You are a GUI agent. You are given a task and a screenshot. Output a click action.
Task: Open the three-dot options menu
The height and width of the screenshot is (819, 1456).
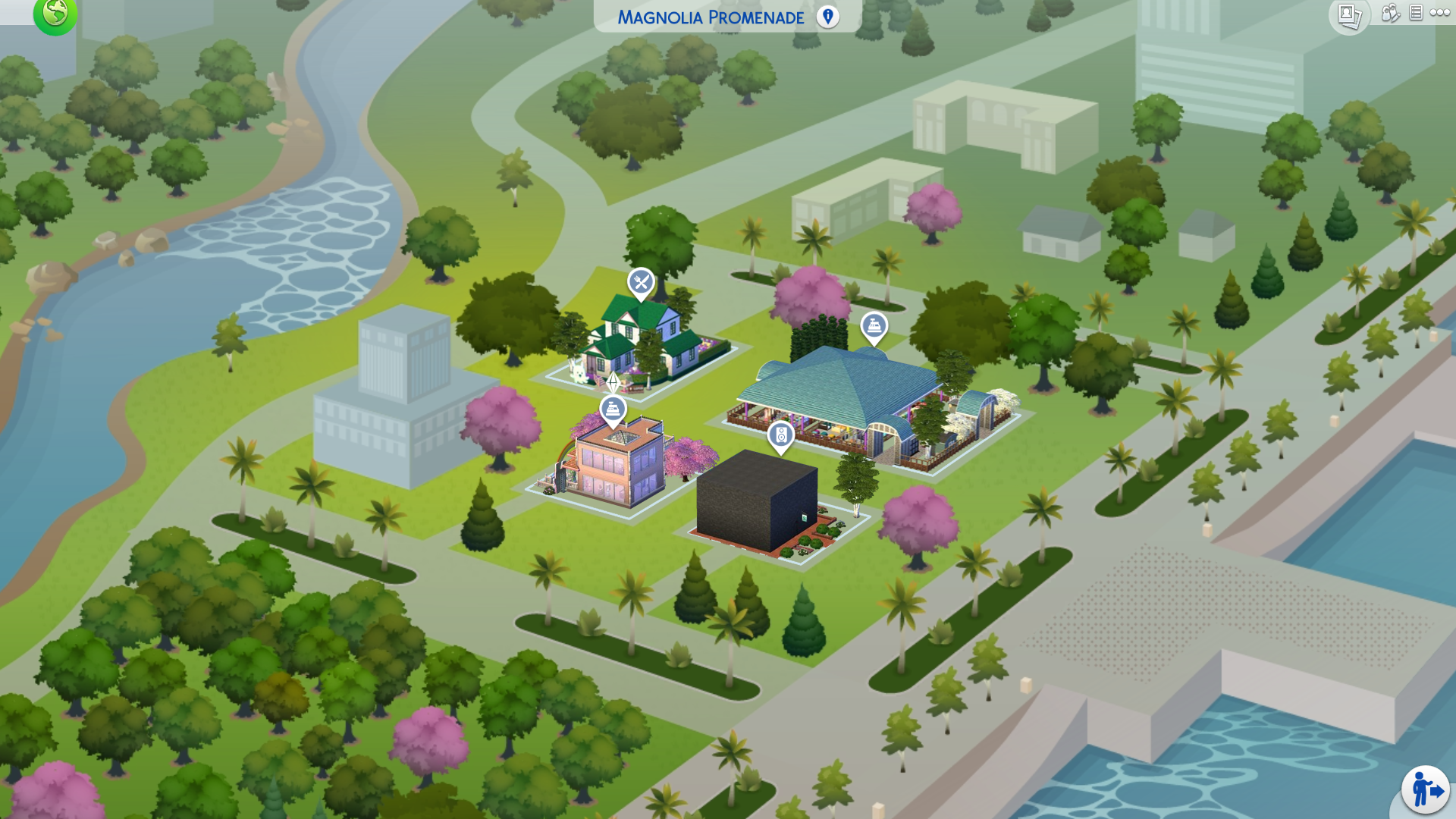(1439, 13)
